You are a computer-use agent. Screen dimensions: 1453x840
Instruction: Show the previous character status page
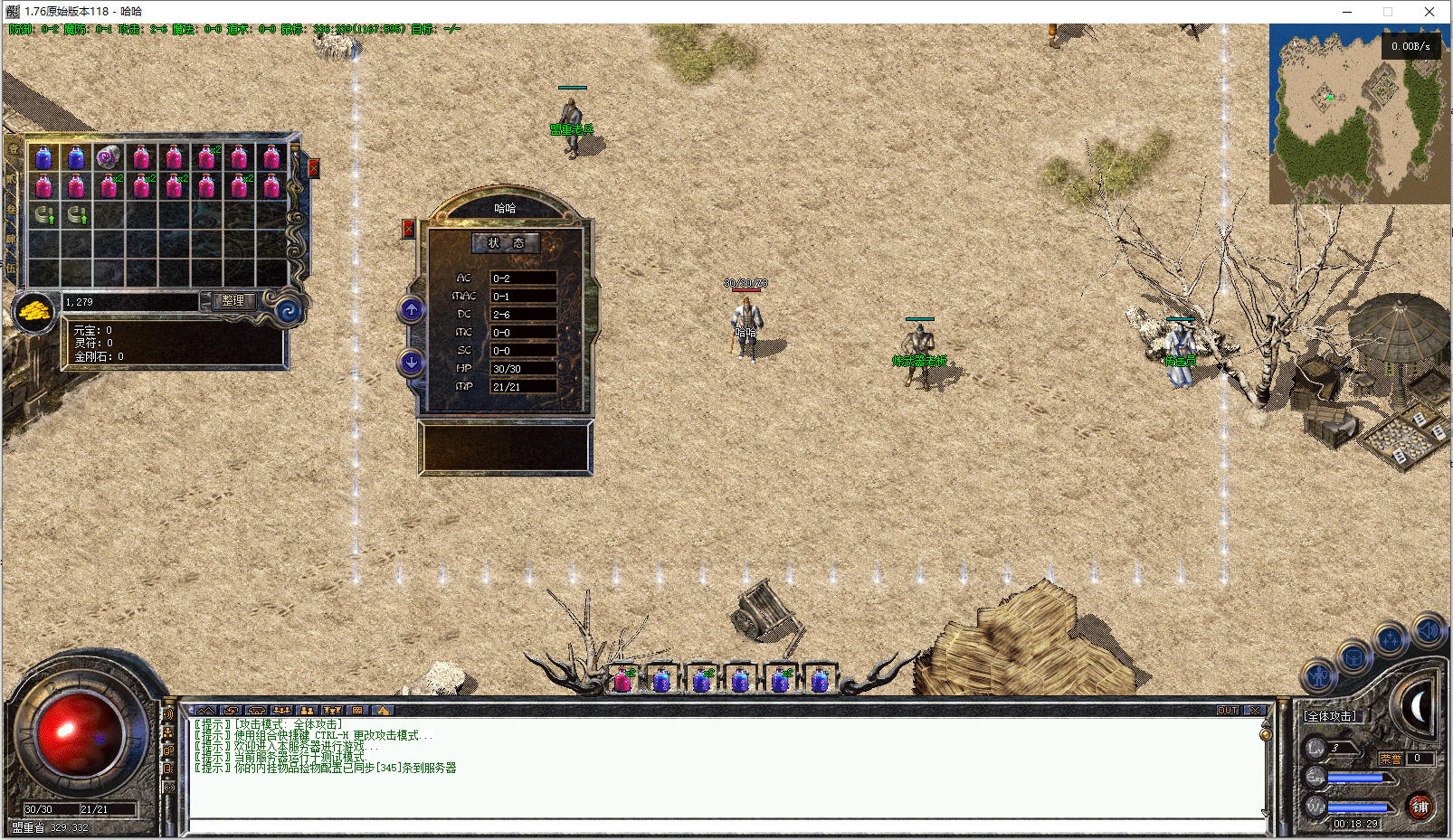(x=411, y=310)
